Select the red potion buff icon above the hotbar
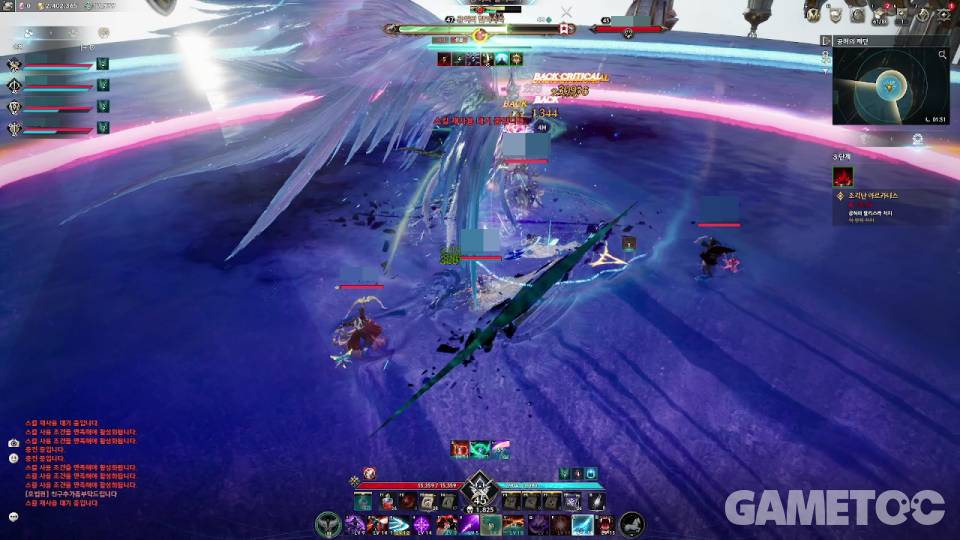 pos(459,450)
